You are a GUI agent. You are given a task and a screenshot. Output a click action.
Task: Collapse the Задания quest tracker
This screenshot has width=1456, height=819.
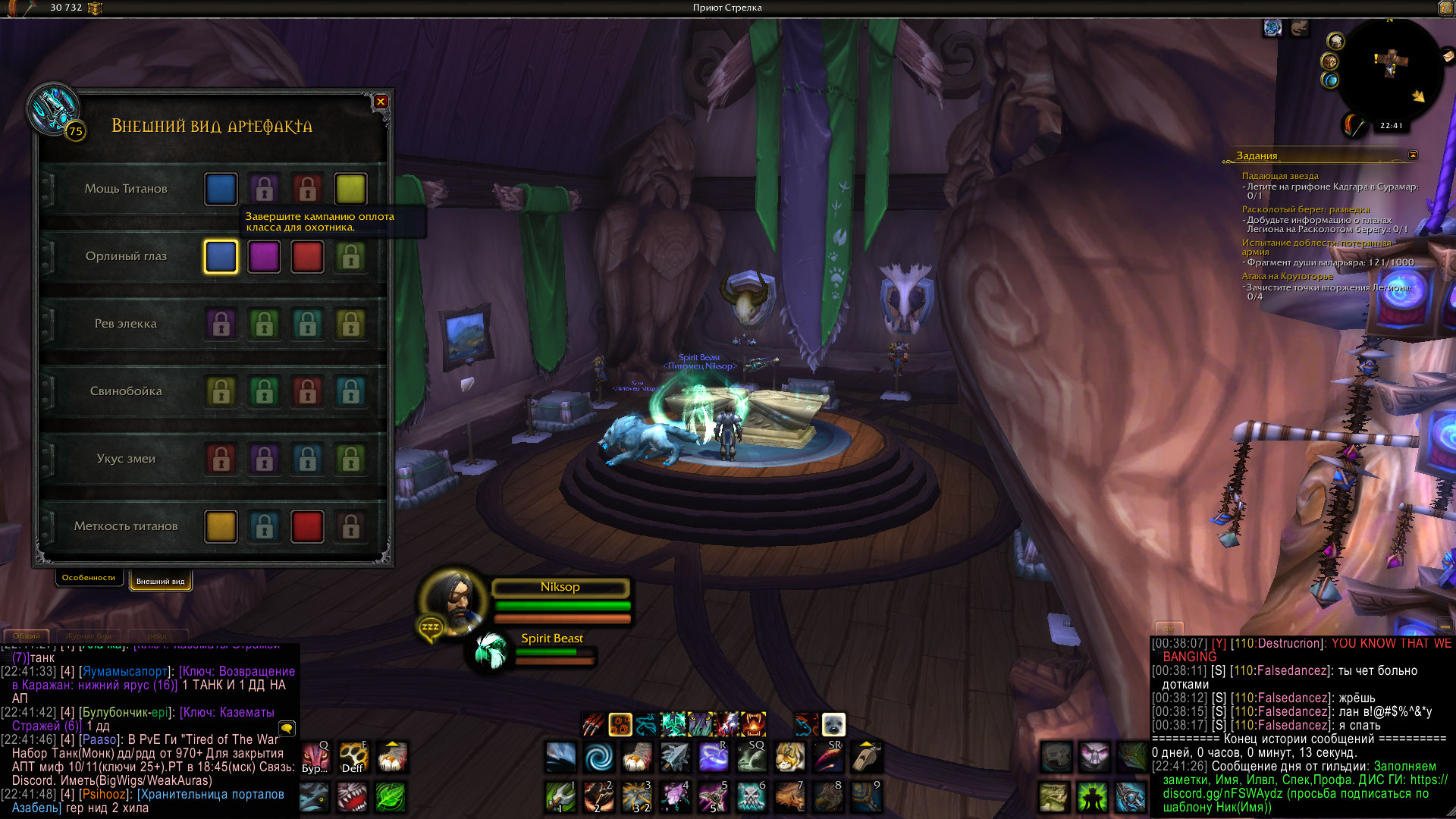point(1413,155)
